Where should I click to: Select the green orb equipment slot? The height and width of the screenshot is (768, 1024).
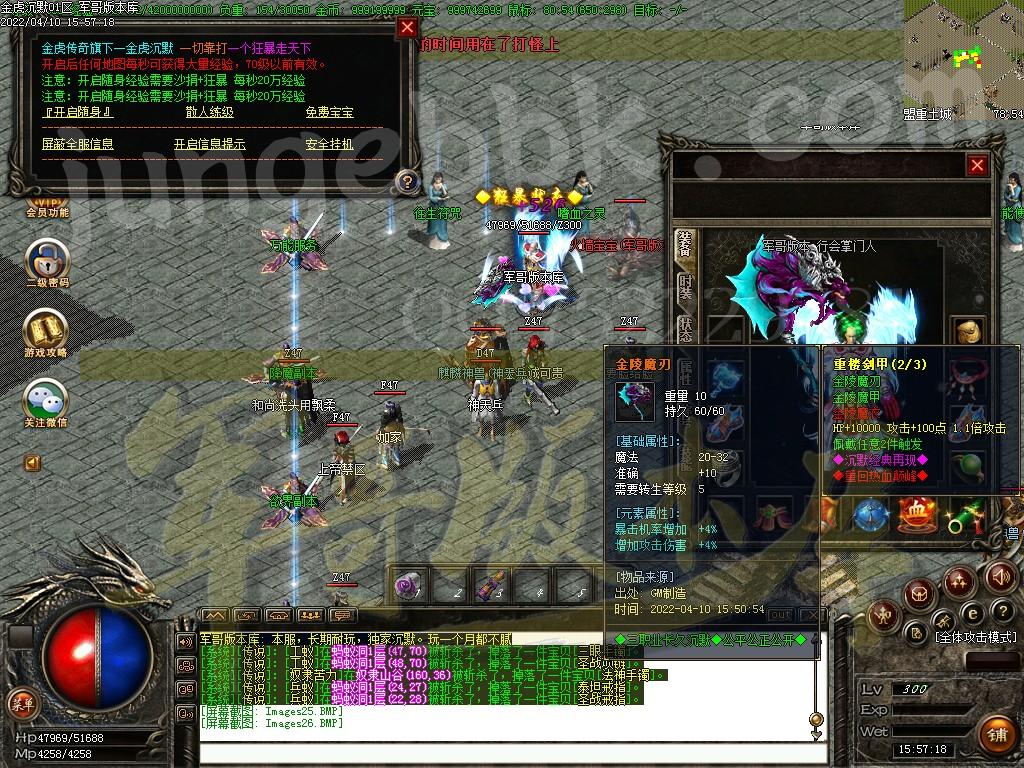967,466
